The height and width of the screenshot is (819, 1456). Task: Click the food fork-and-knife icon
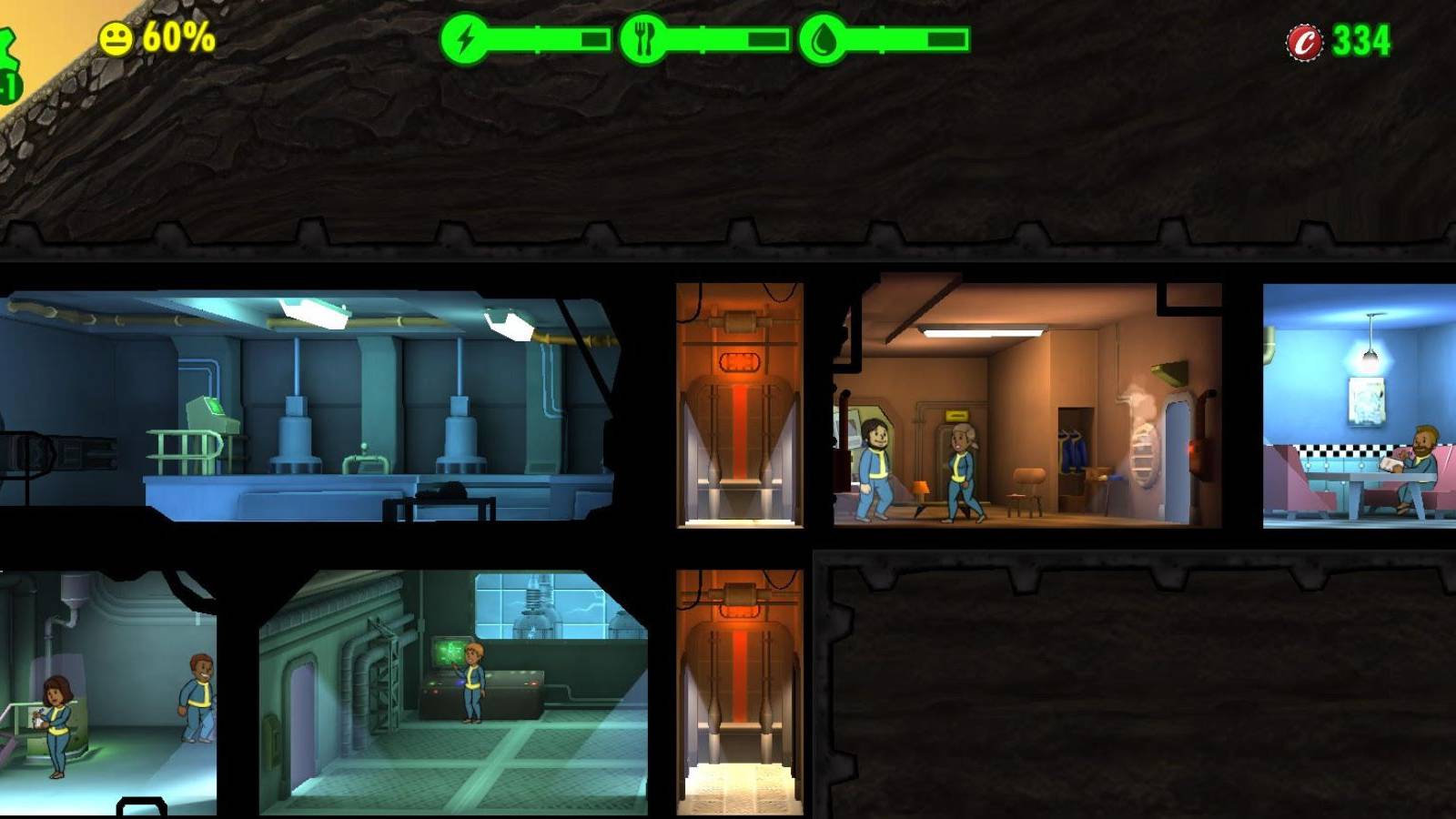642,38
